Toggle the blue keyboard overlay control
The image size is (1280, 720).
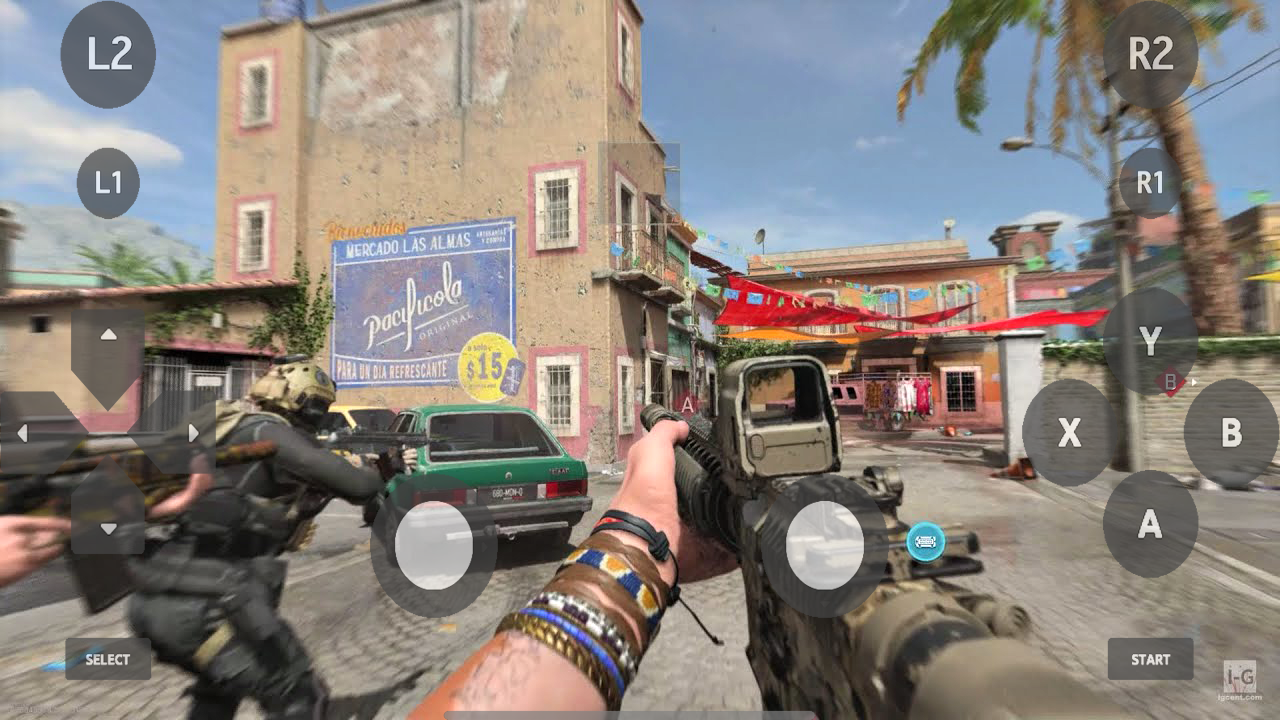coord(925,543)
